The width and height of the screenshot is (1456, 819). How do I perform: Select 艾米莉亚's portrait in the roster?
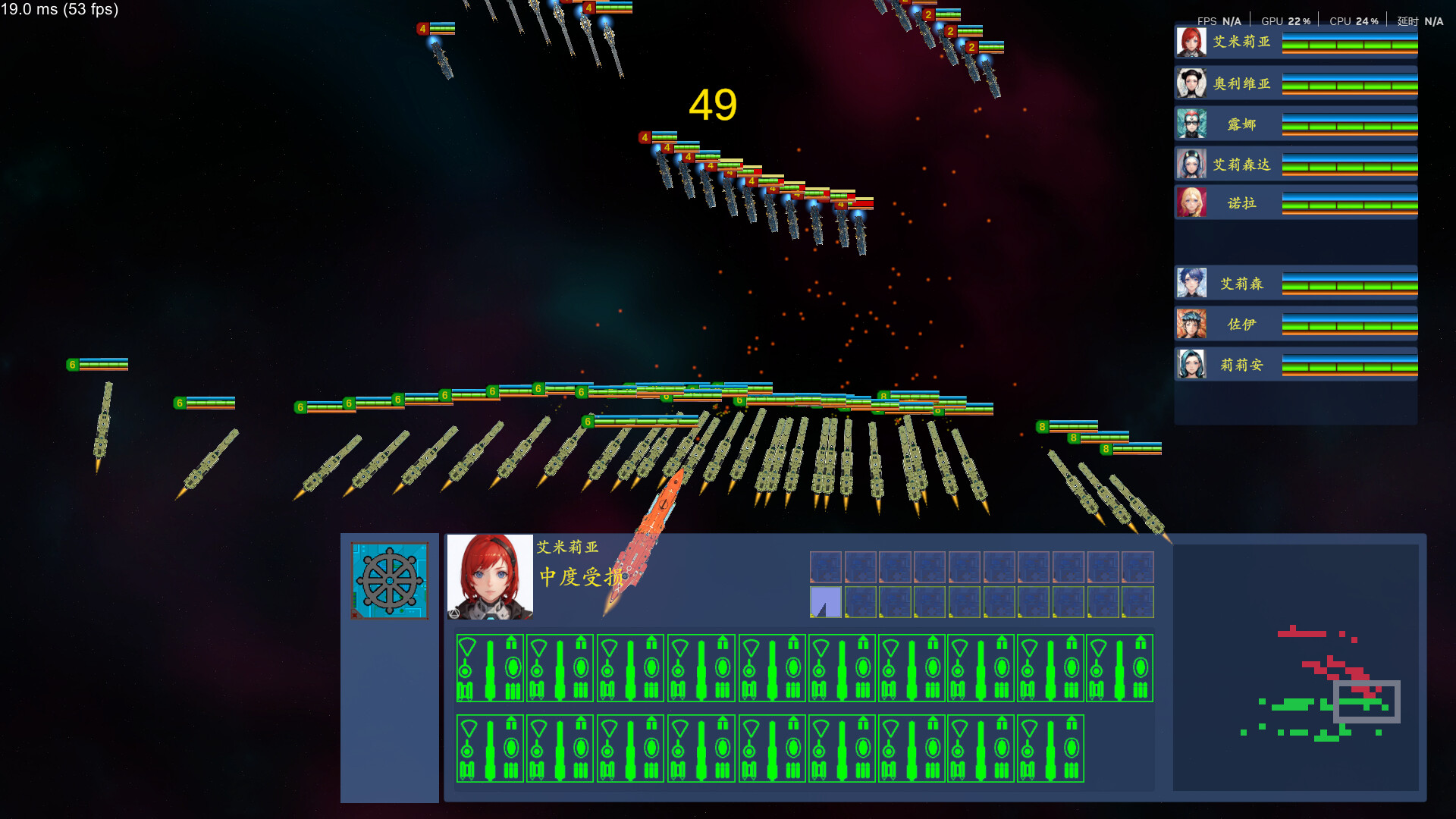pos(1191,43)
